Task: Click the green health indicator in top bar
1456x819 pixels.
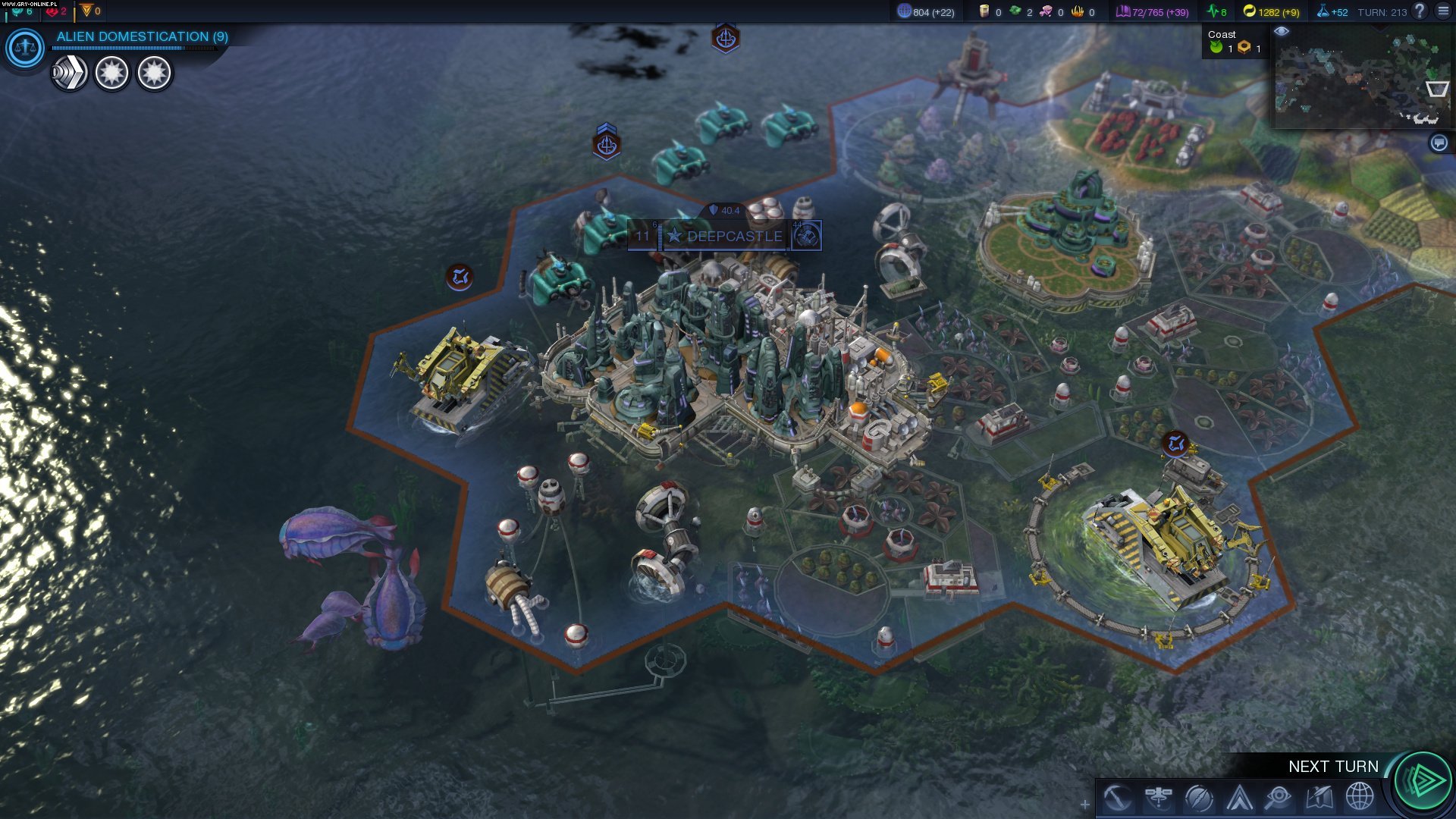Action: (x=1217, y=12)
